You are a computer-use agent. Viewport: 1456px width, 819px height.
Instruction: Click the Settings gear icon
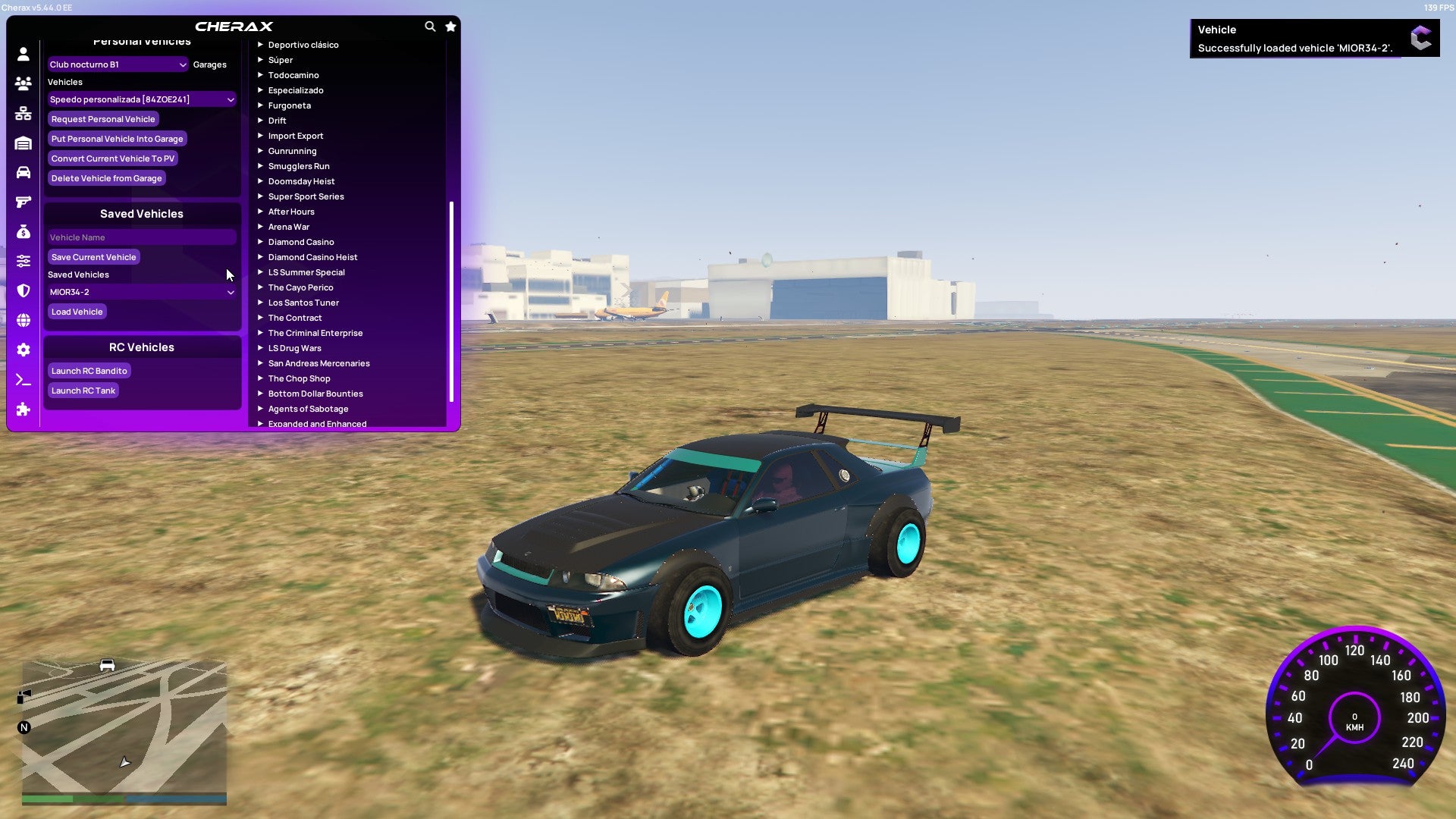tap(23, 350)
